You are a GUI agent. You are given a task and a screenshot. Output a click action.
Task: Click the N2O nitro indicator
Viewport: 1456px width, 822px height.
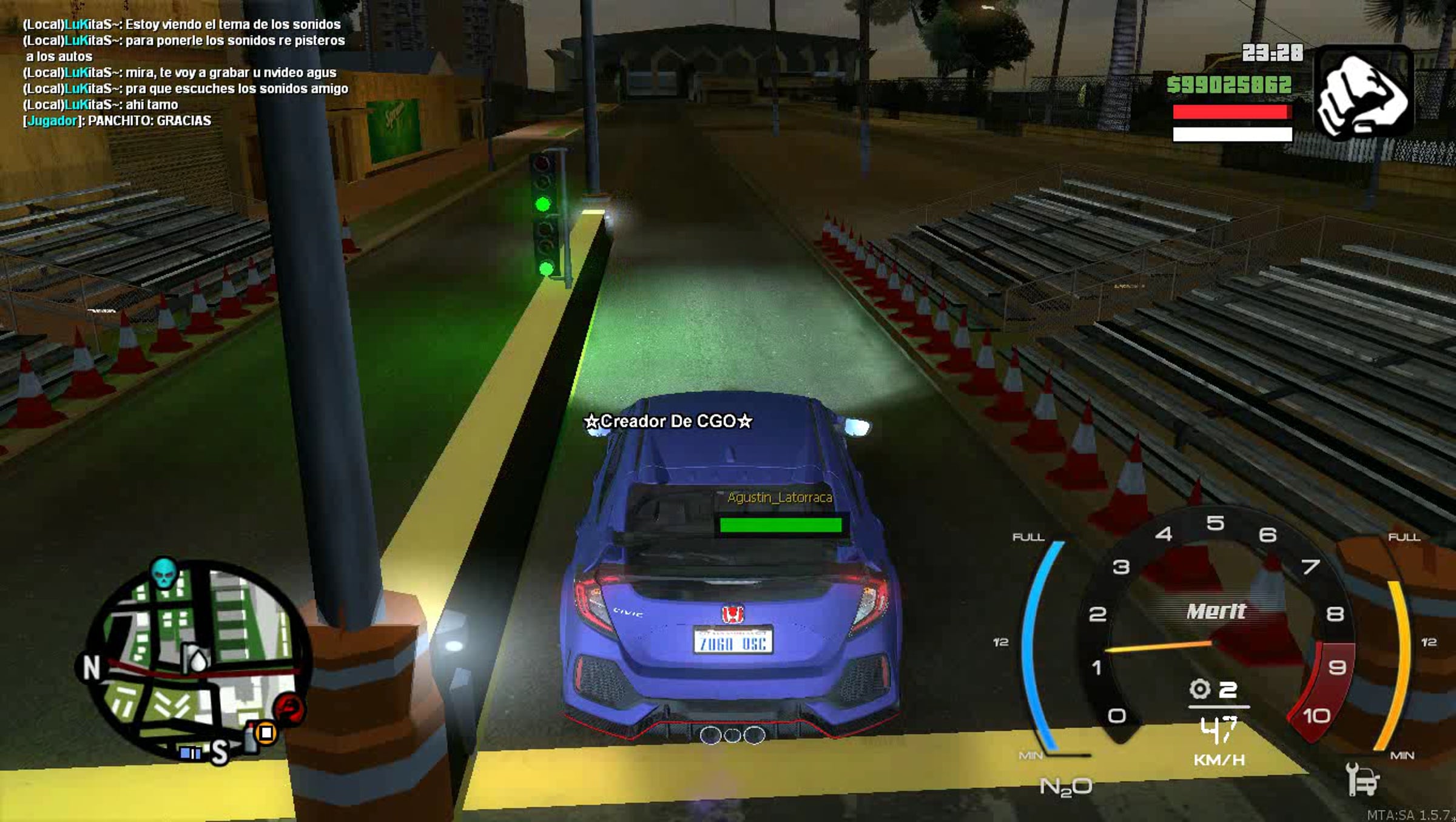click(1065, 787)
